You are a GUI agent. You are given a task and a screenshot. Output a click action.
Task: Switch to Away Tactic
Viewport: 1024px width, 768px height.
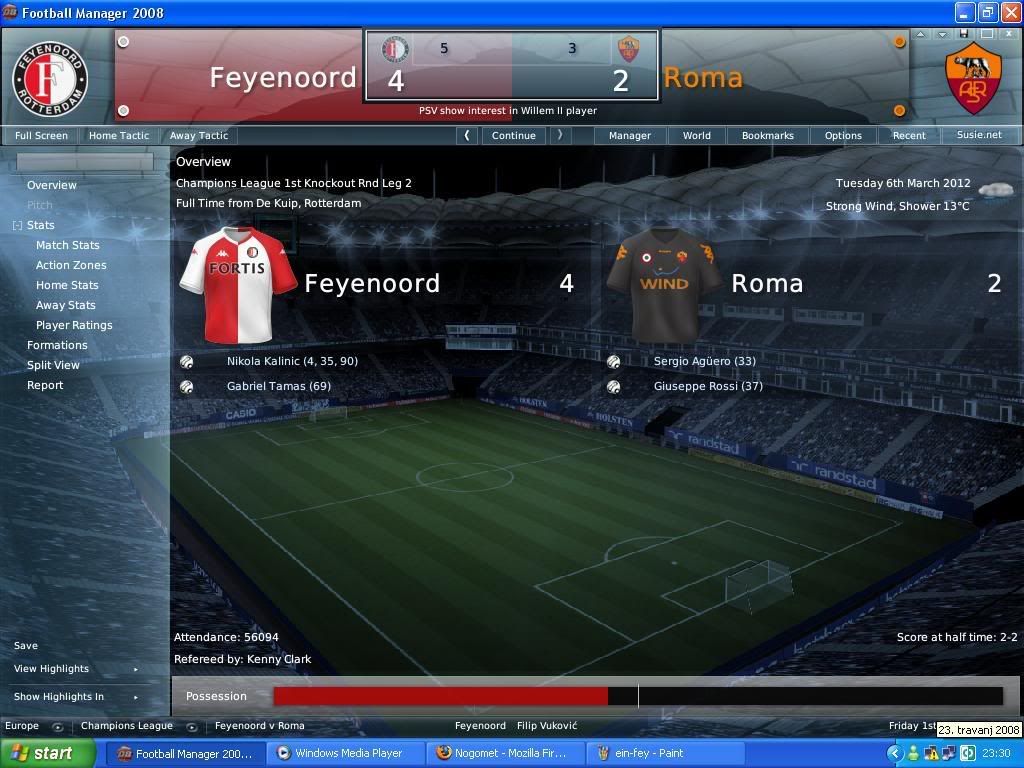(x=198, y=135)
